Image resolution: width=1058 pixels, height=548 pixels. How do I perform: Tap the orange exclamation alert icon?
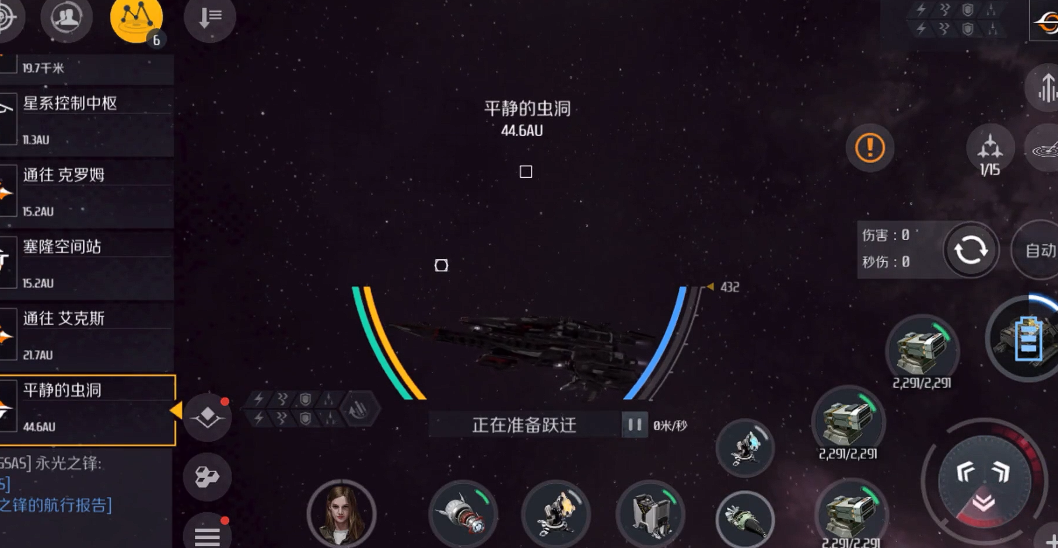[870, 148]
